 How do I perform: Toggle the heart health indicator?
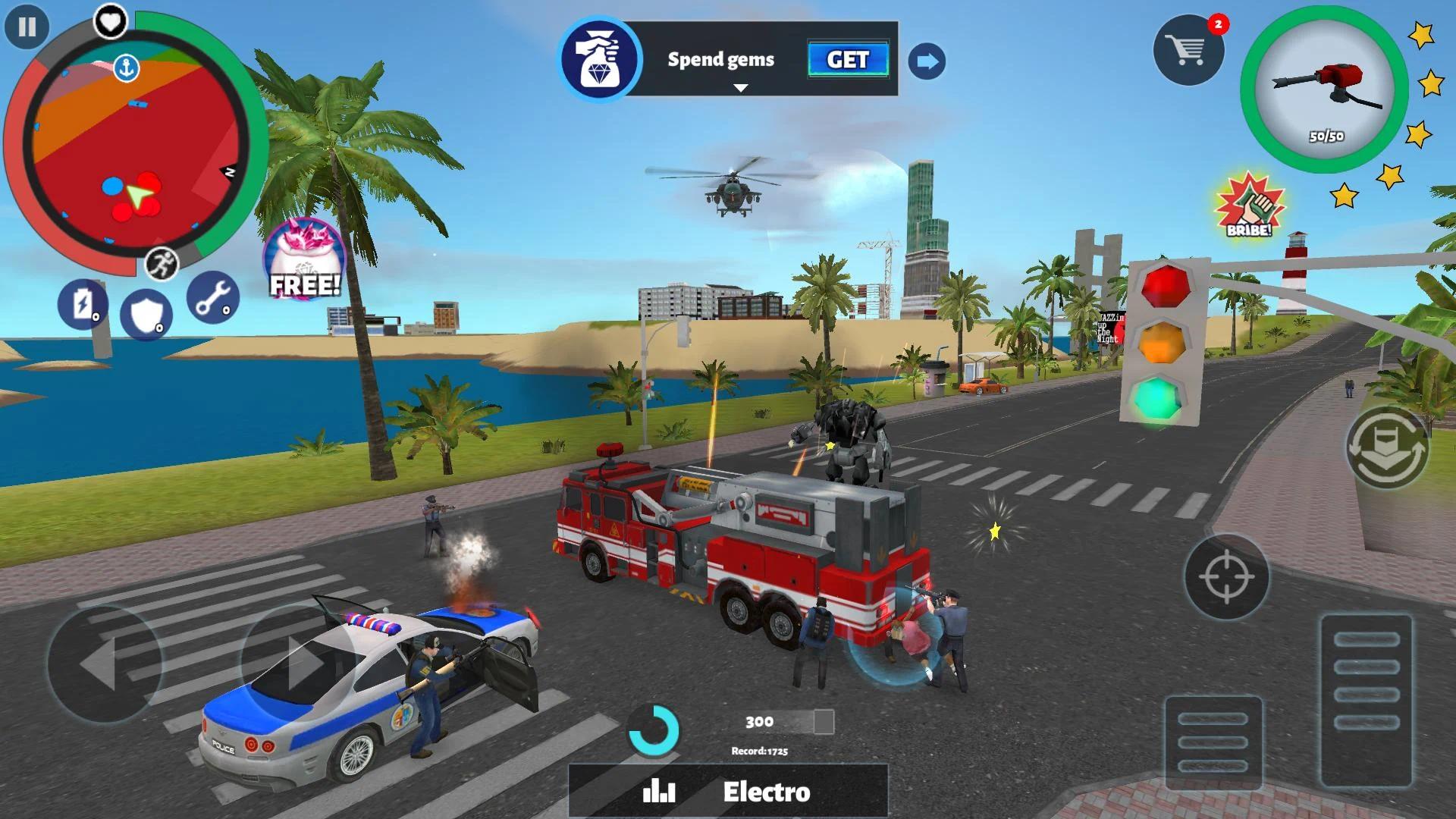pyautogui.click(x=108, y=20)
